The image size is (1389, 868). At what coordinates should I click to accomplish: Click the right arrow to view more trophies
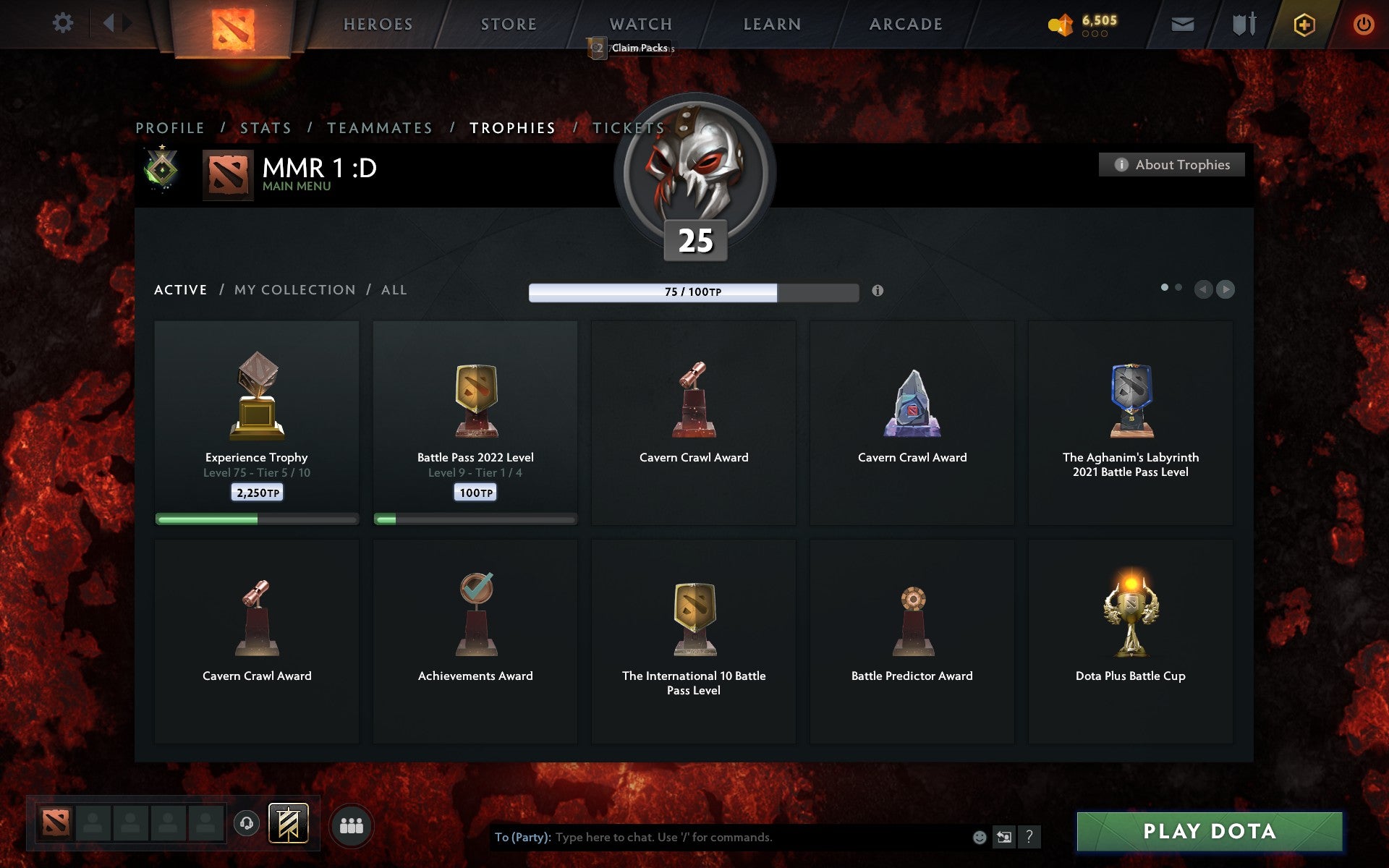coord(1225,289)
